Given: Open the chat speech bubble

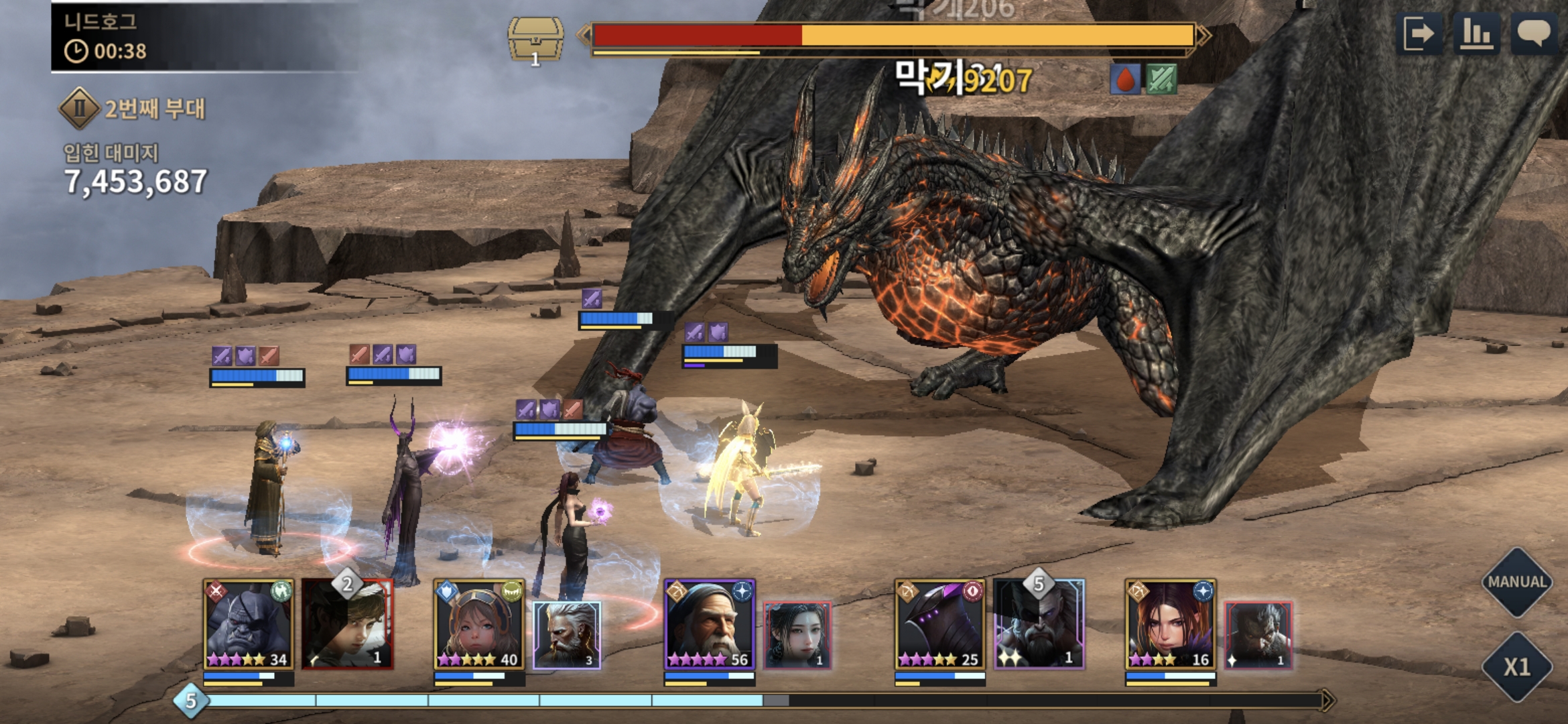Looking at the screenshot, I should (1534, 34).
